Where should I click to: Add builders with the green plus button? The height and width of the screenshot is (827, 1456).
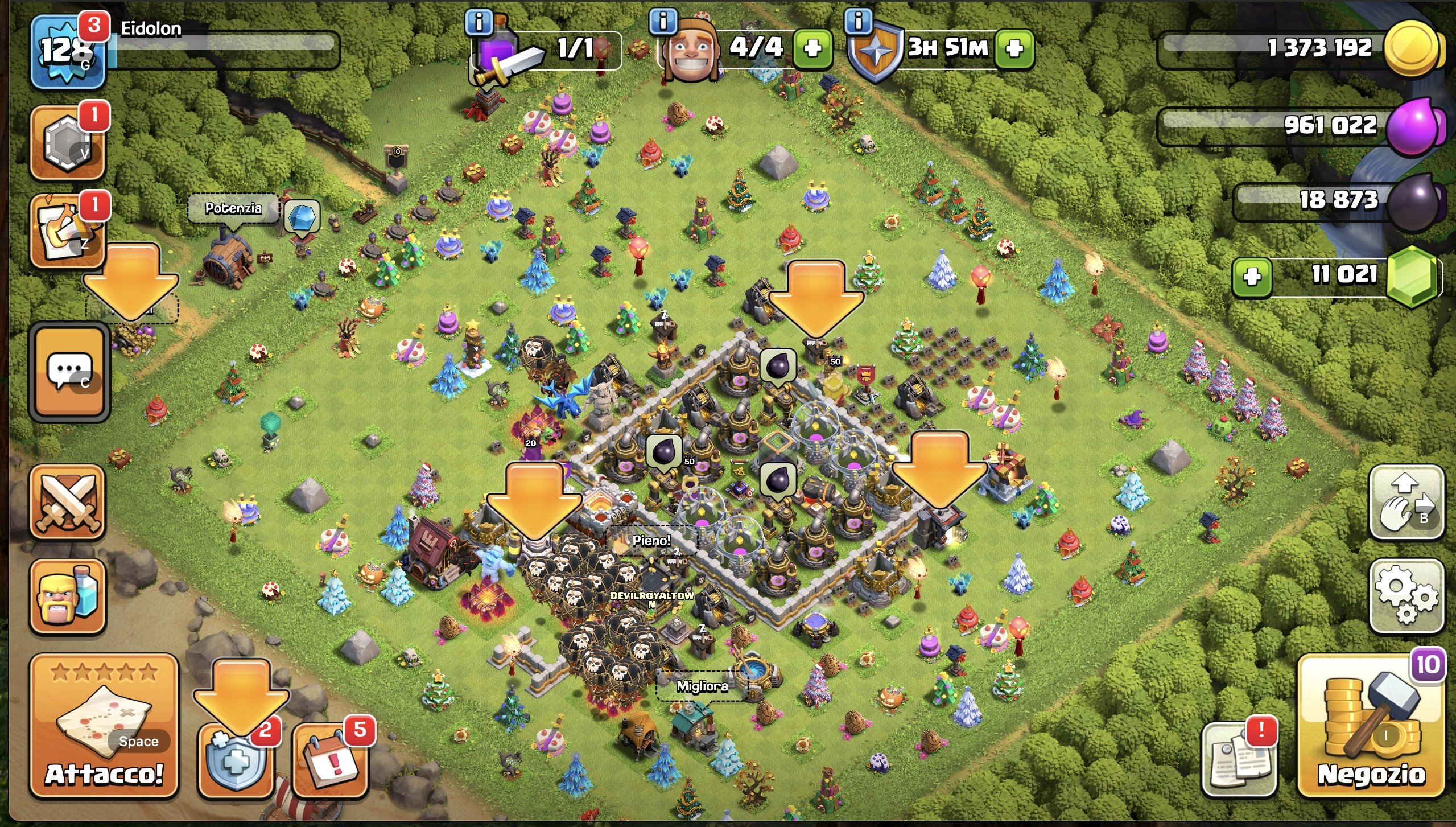[812, 48]
